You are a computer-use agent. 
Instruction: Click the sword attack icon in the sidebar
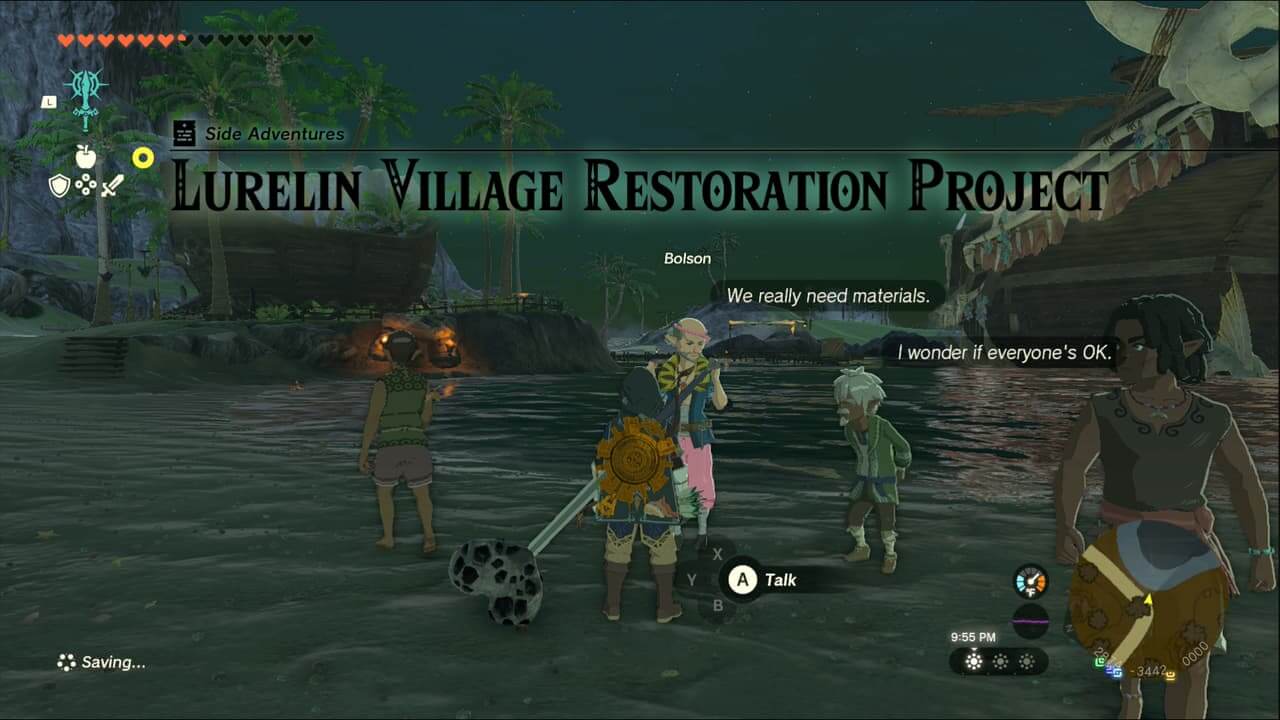pos(111,186)
